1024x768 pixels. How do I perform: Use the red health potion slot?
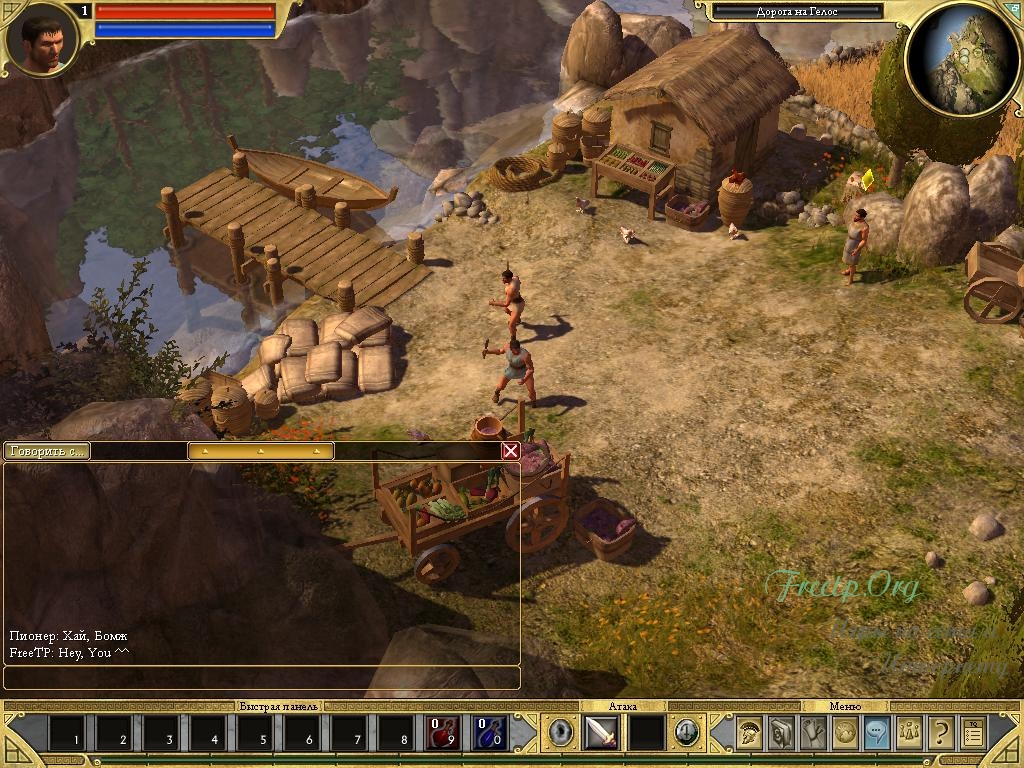point(443,733)
